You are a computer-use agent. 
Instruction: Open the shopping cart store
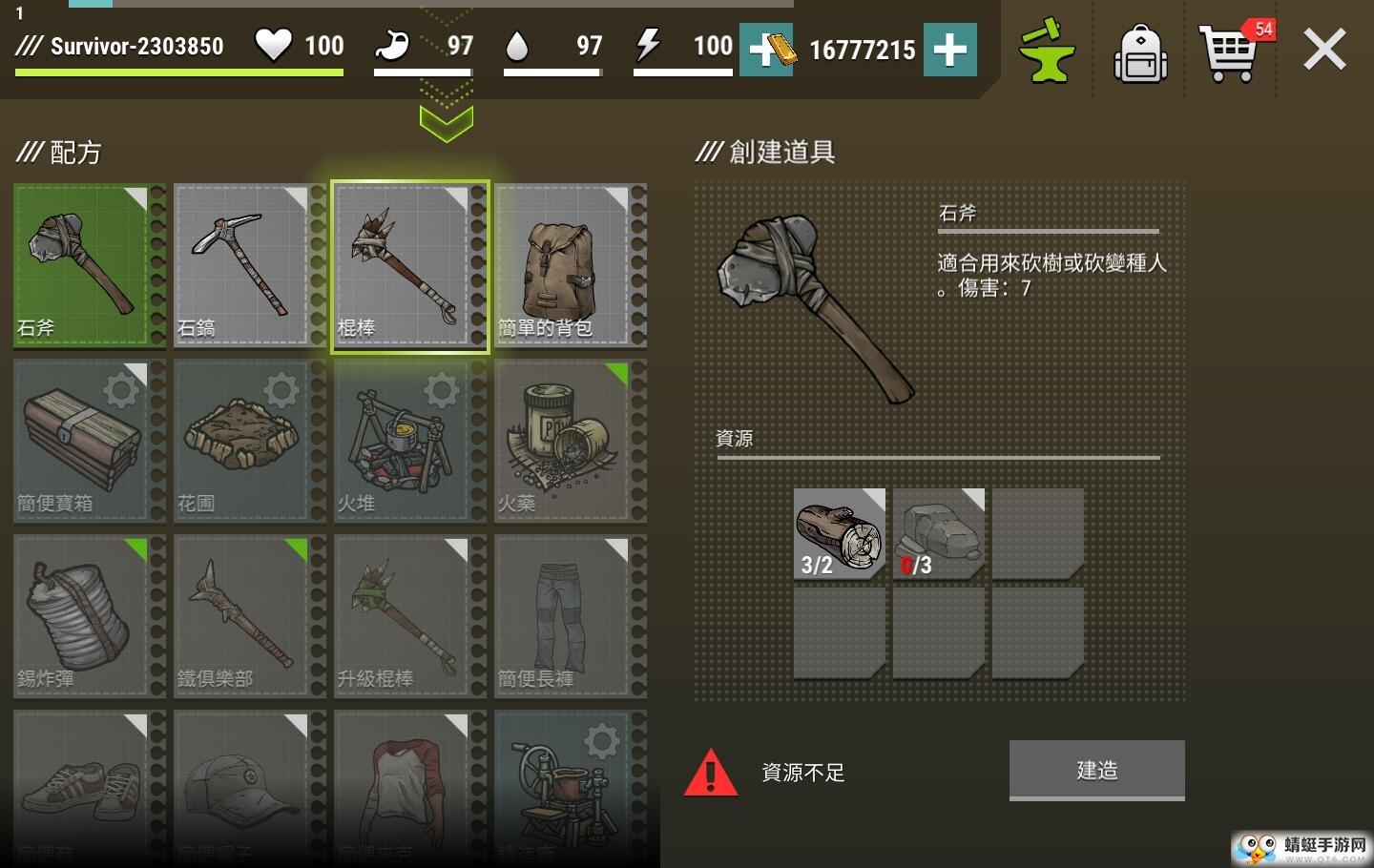click(1230, 53)
